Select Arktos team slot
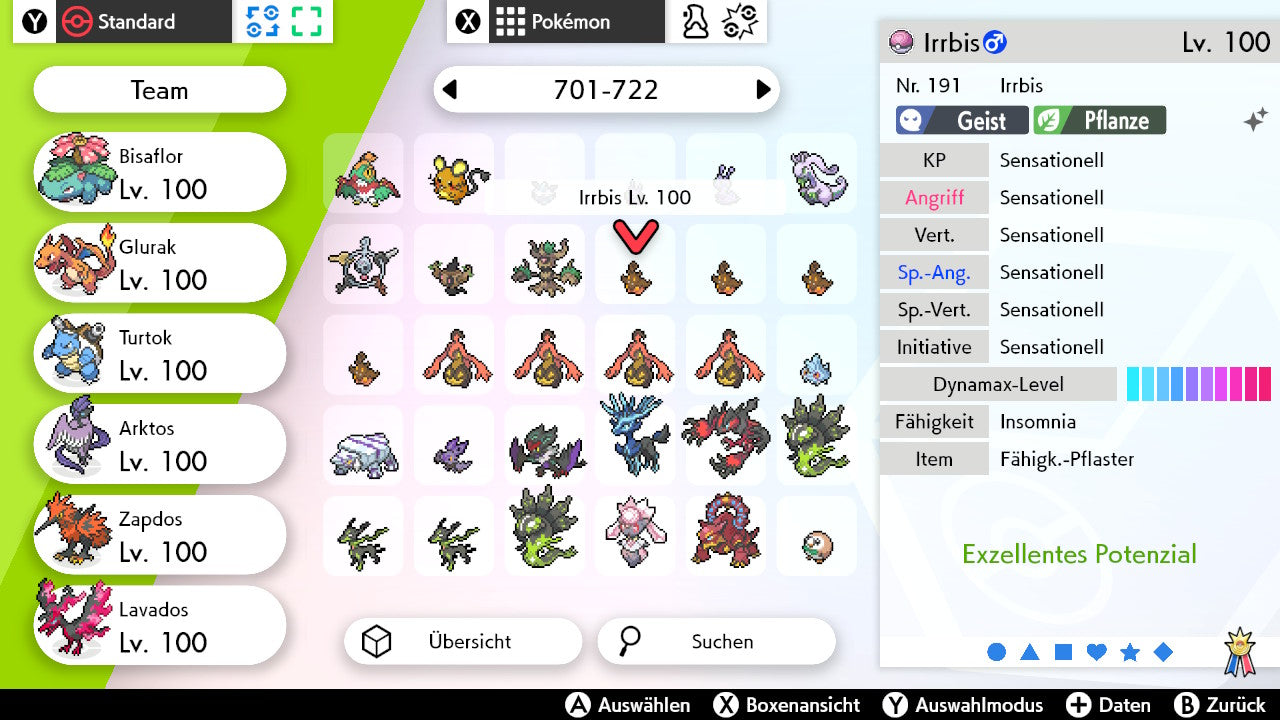Image resolution: width=1280 pixels, height=720 pixels. pyautogui.click(x=160, y=445)
